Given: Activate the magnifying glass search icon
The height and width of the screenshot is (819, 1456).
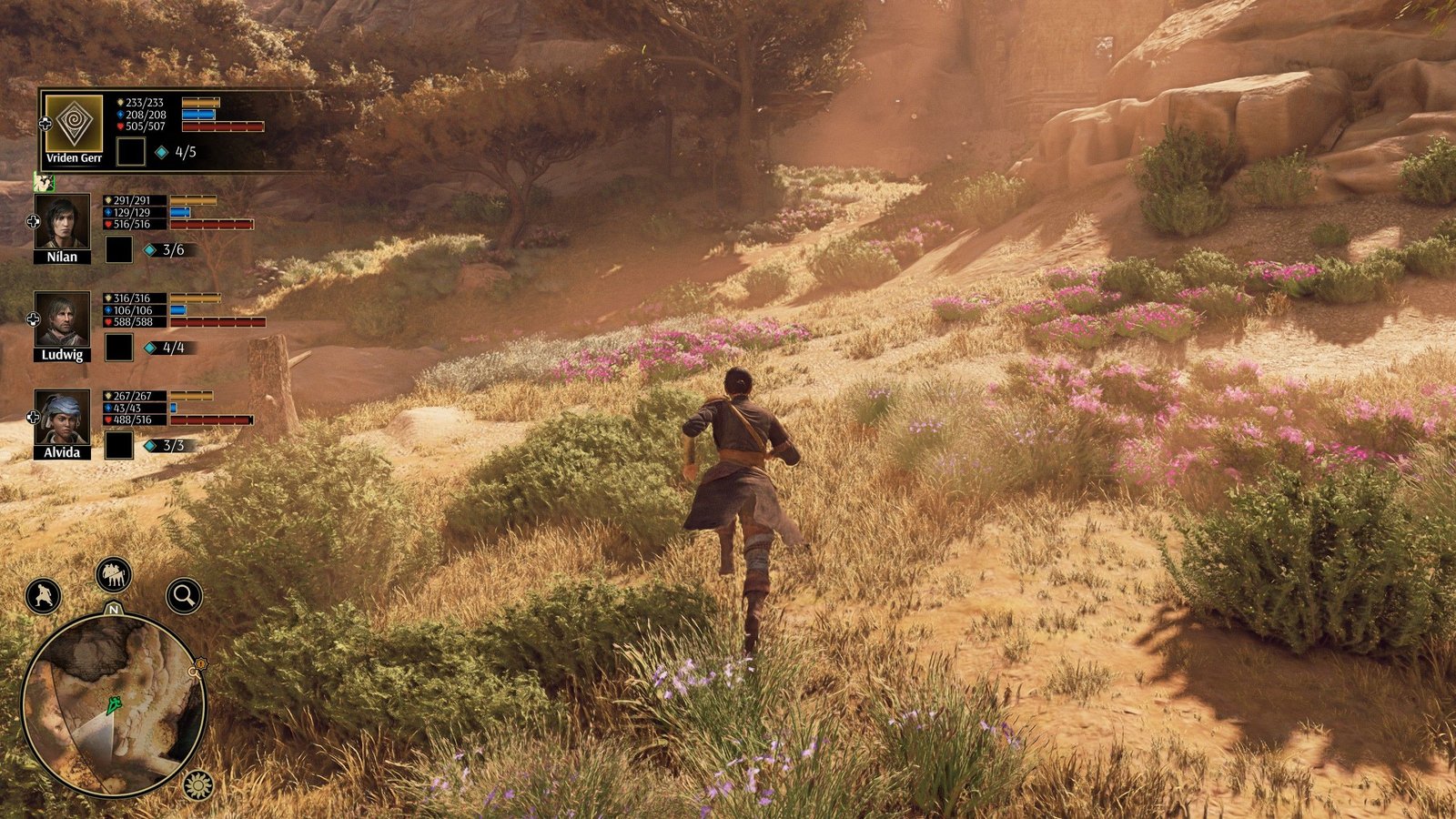Looking at the screenshot, I should tap(184, 596).
